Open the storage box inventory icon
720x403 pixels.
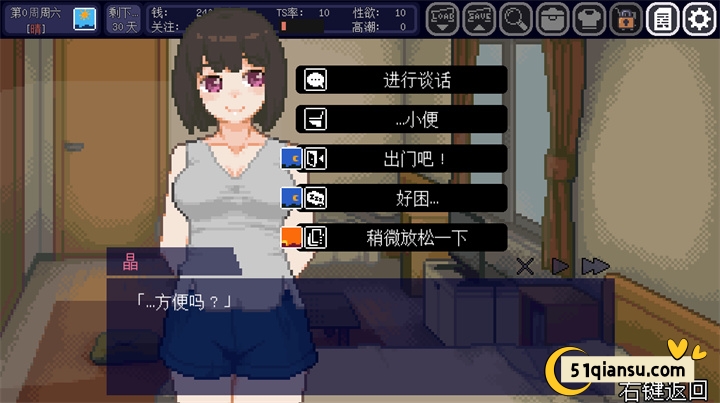pos(552,17)
